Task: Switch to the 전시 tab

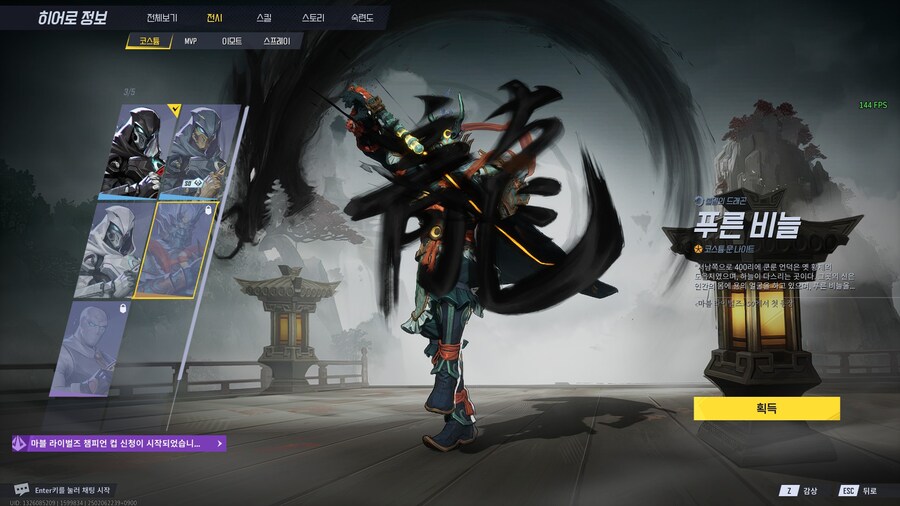Action: coord(214,18)
